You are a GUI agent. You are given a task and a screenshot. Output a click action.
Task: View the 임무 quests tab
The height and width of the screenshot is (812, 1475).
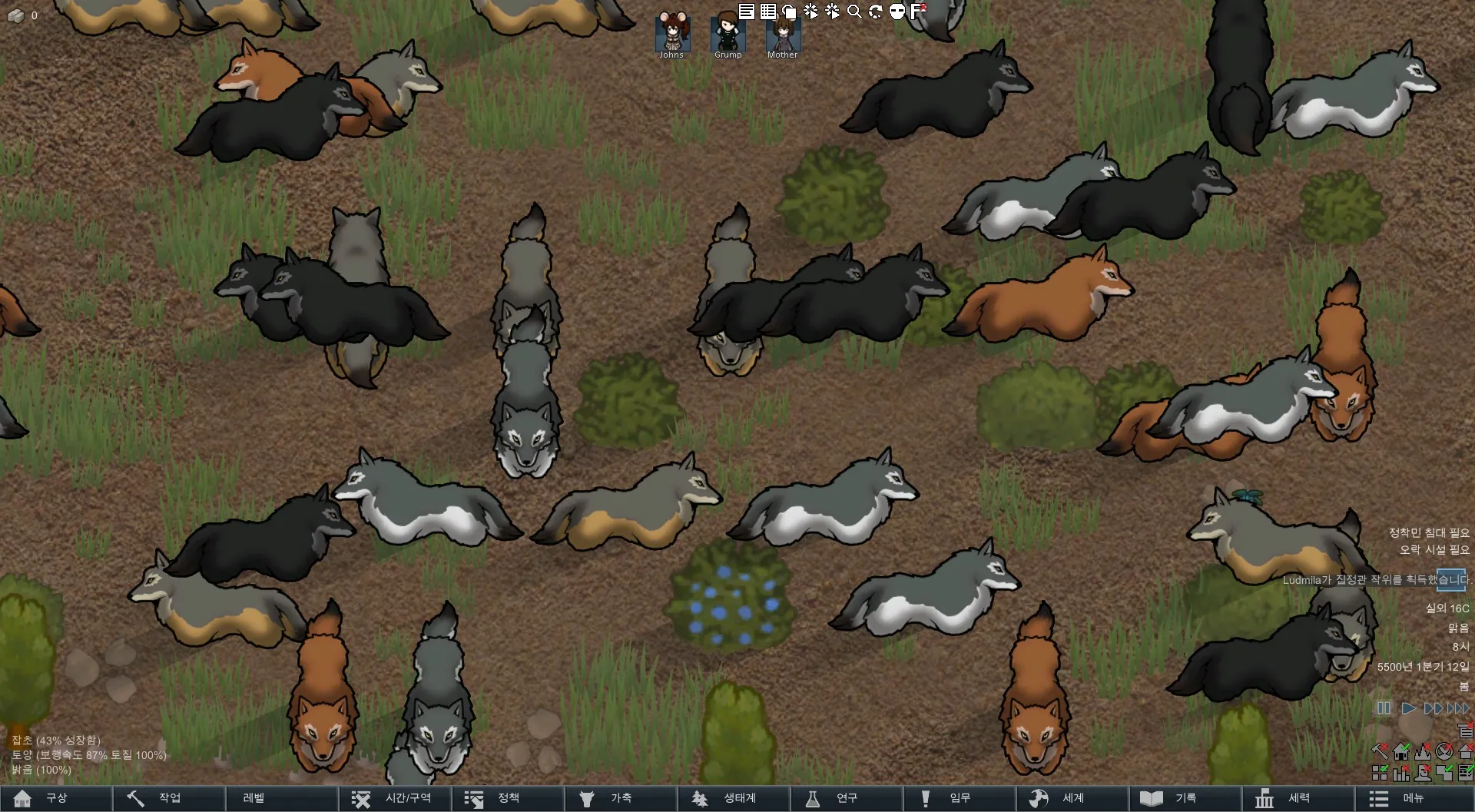coord(959,798)
